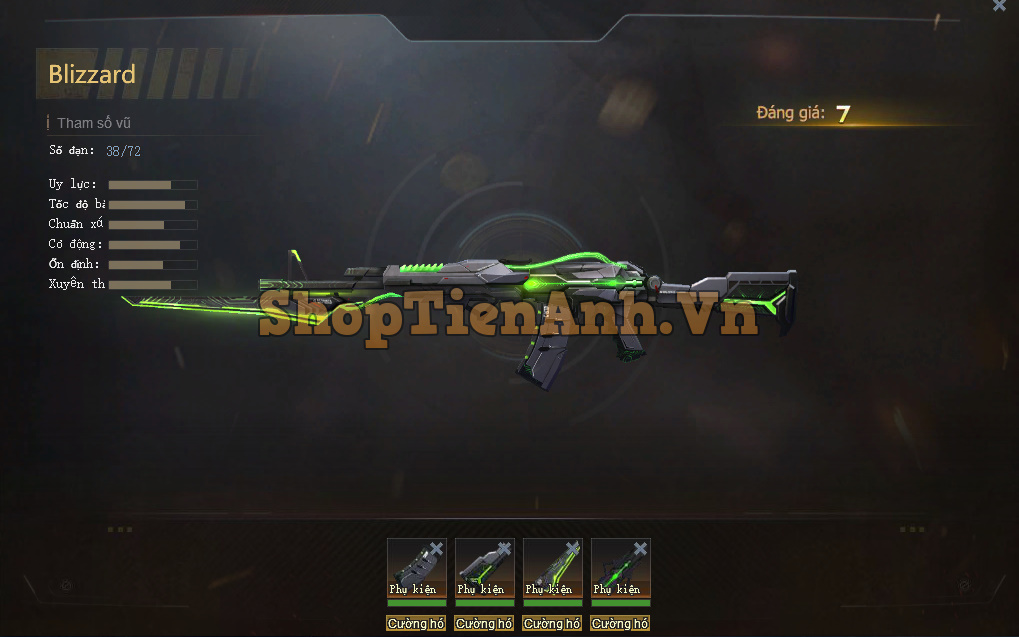This screenshot has height=637, width=1019.
Task: Remove the bayonet blade accessory using its X
Action: pyautogui.click(x=573, y=548)
